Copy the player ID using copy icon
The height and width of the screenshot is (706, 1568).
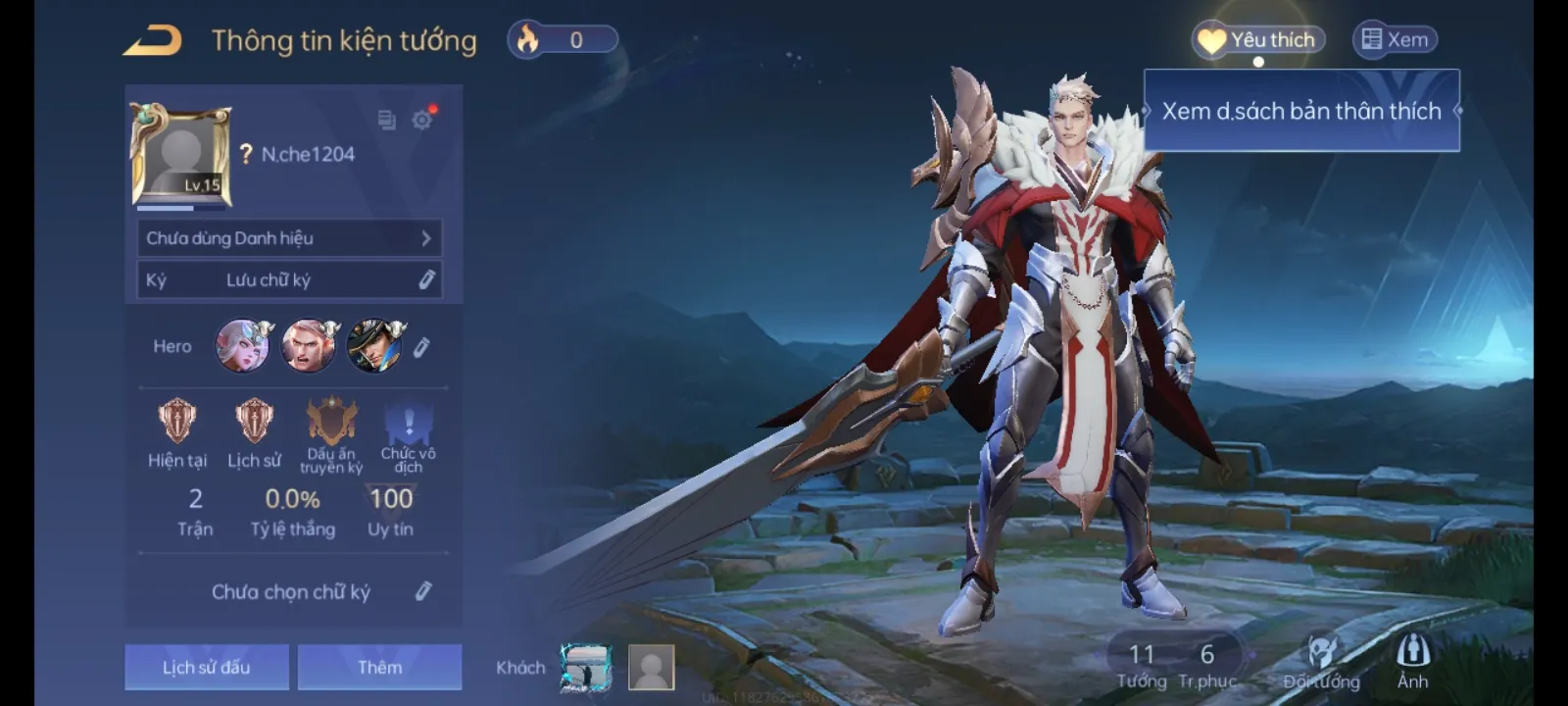[x=383, y=119]
